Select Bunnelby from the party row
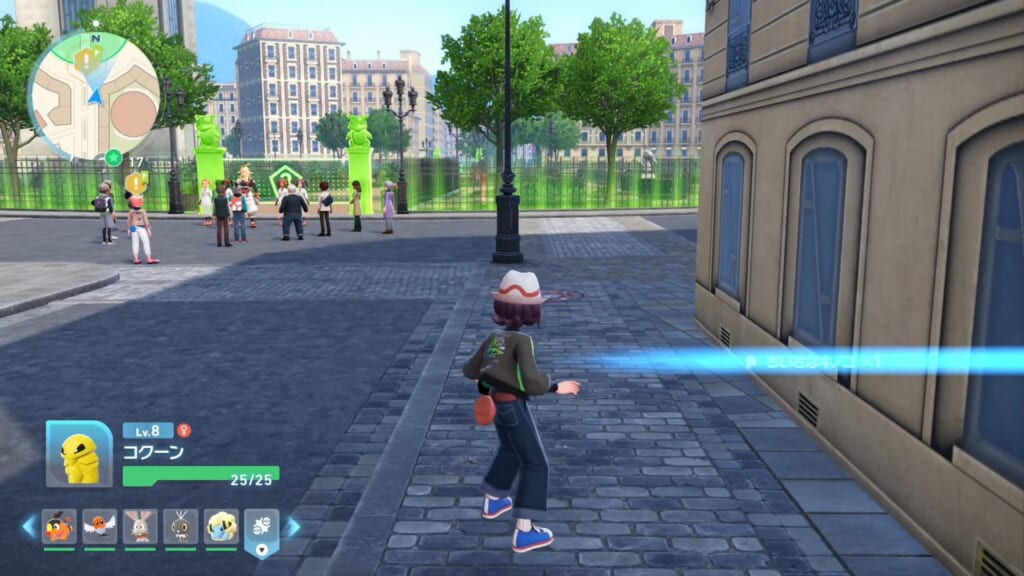 [140, 525]
